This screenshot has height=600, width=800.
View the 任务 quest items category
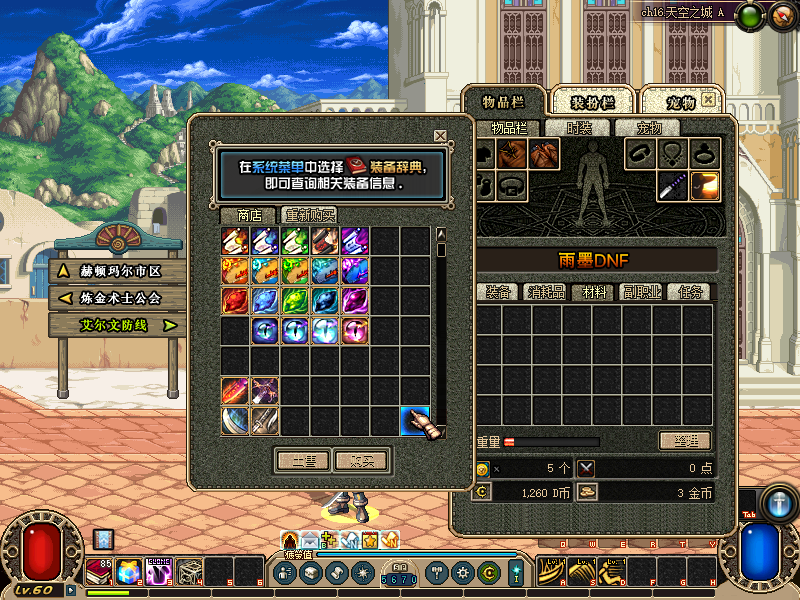point(692,292)
